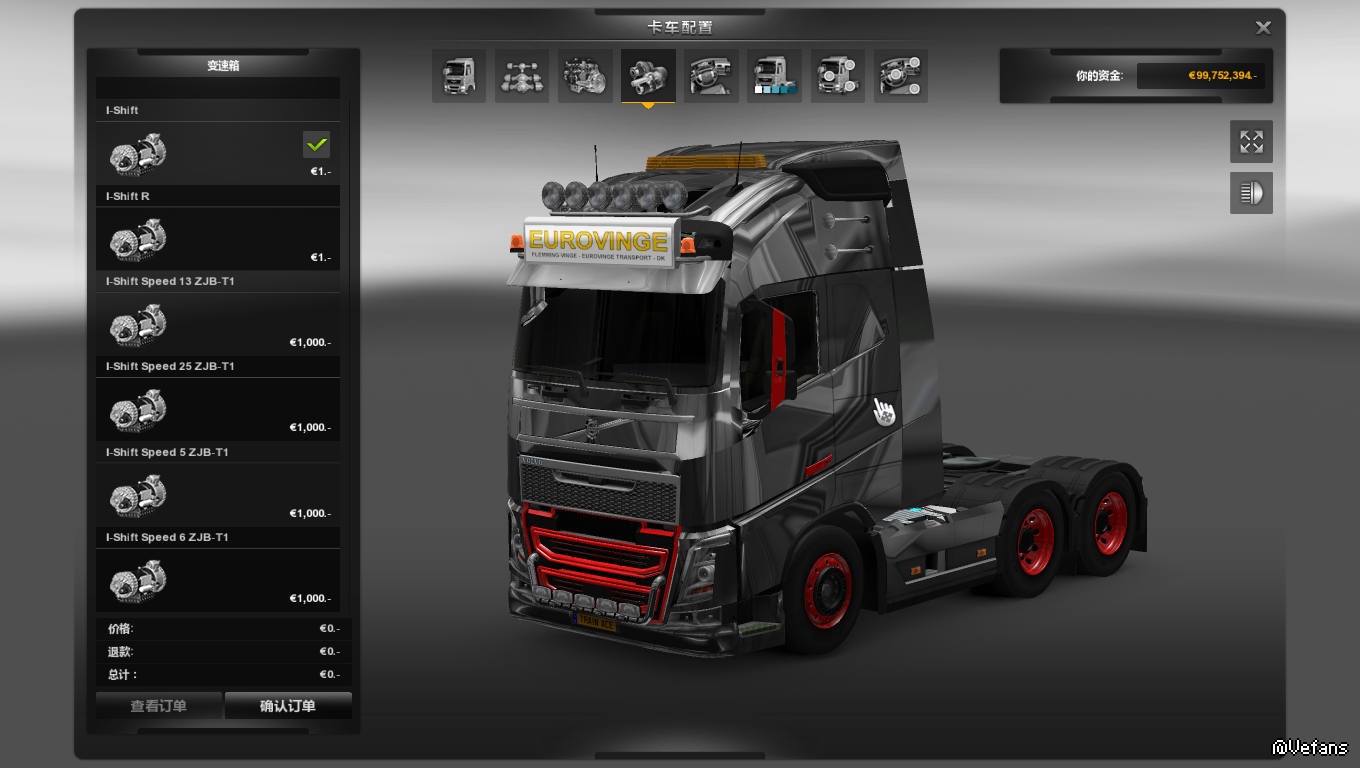The height and width of the screenshot is (768, 1360).
Task: Confirm the order with 确认订单
Action: 288,706
